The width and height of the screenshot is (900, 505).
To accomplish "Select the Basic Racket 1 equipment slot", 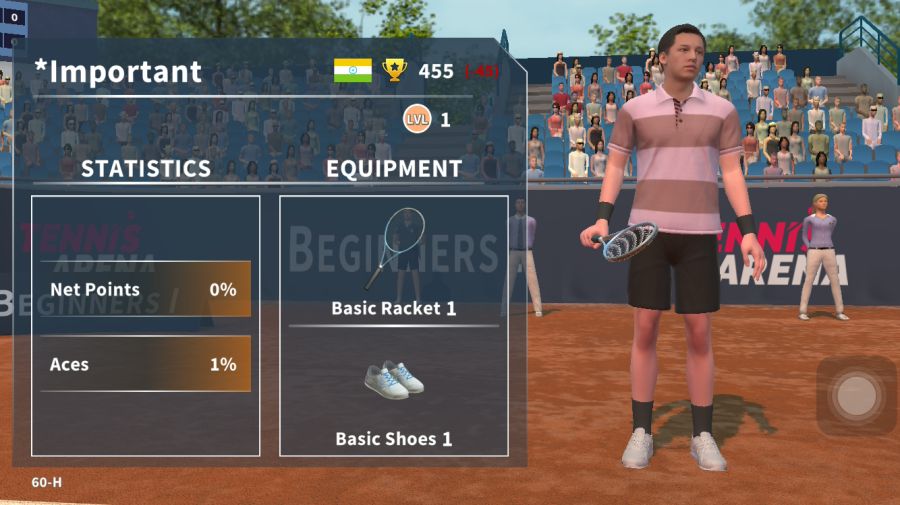I will (393, 262).
